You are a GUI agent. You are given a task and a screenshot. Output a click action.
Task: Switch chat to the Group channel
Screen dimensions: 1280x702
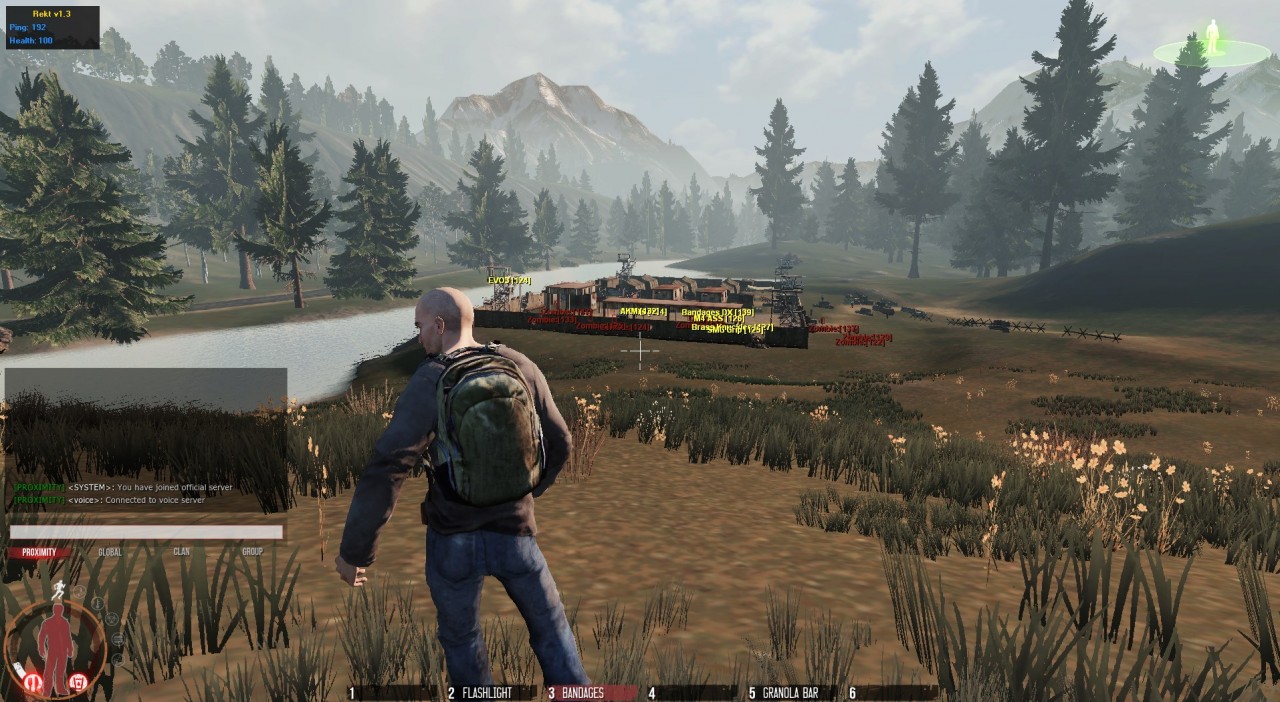pos(252,552)
